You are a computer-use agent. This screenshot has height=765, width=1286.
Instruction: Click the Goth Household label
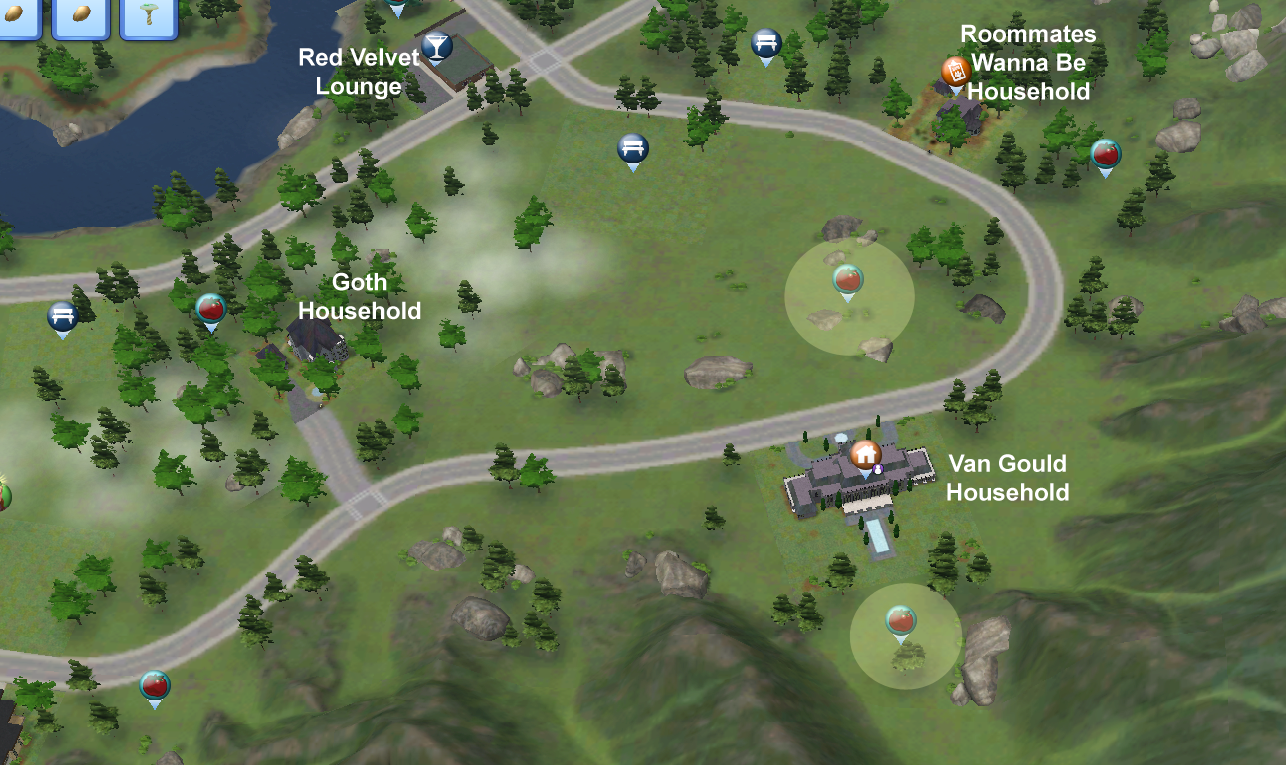click(x=358, y=297)
